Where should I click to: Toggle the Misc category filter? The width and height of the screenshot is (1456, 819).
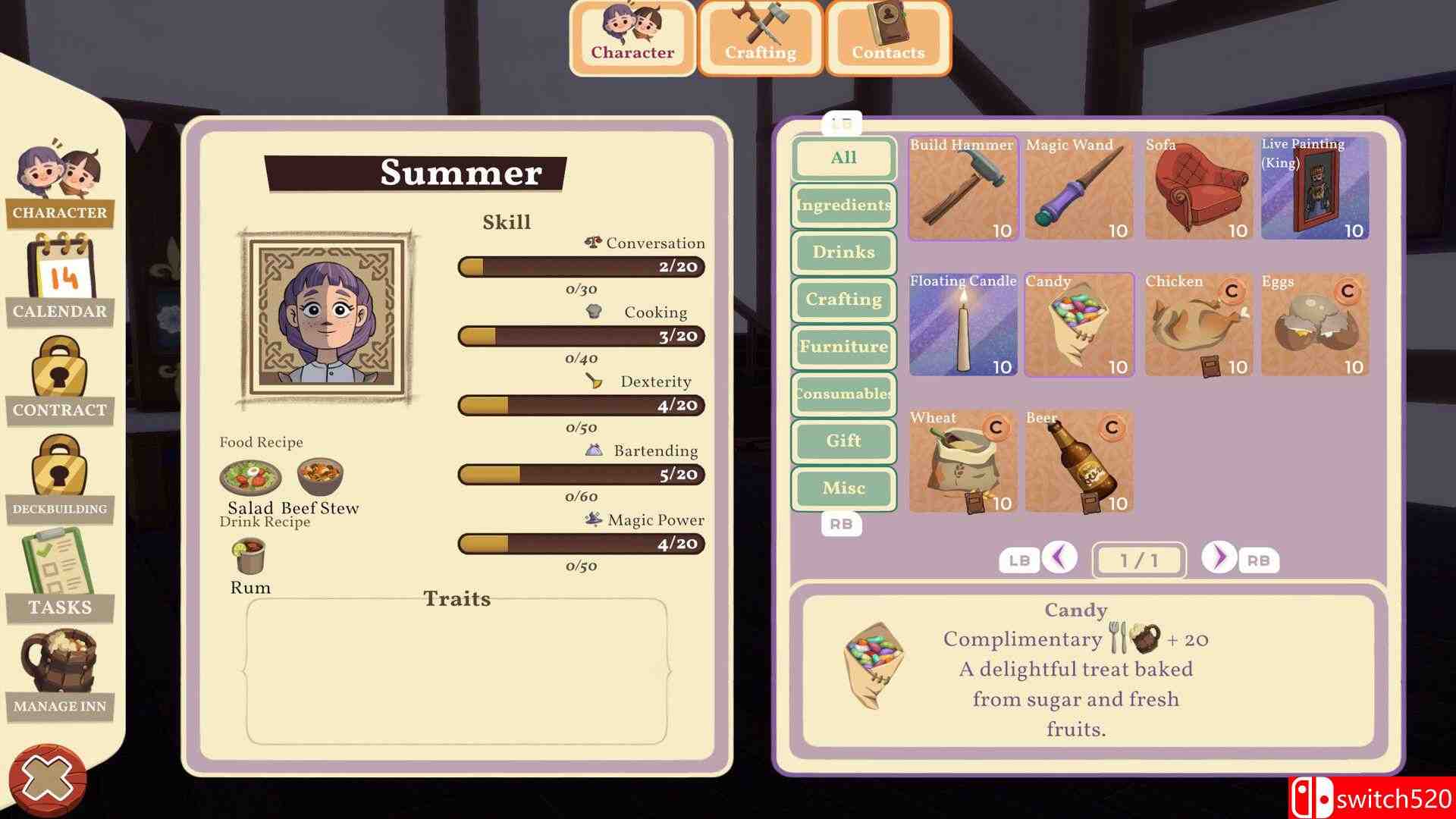click(843, 488)
